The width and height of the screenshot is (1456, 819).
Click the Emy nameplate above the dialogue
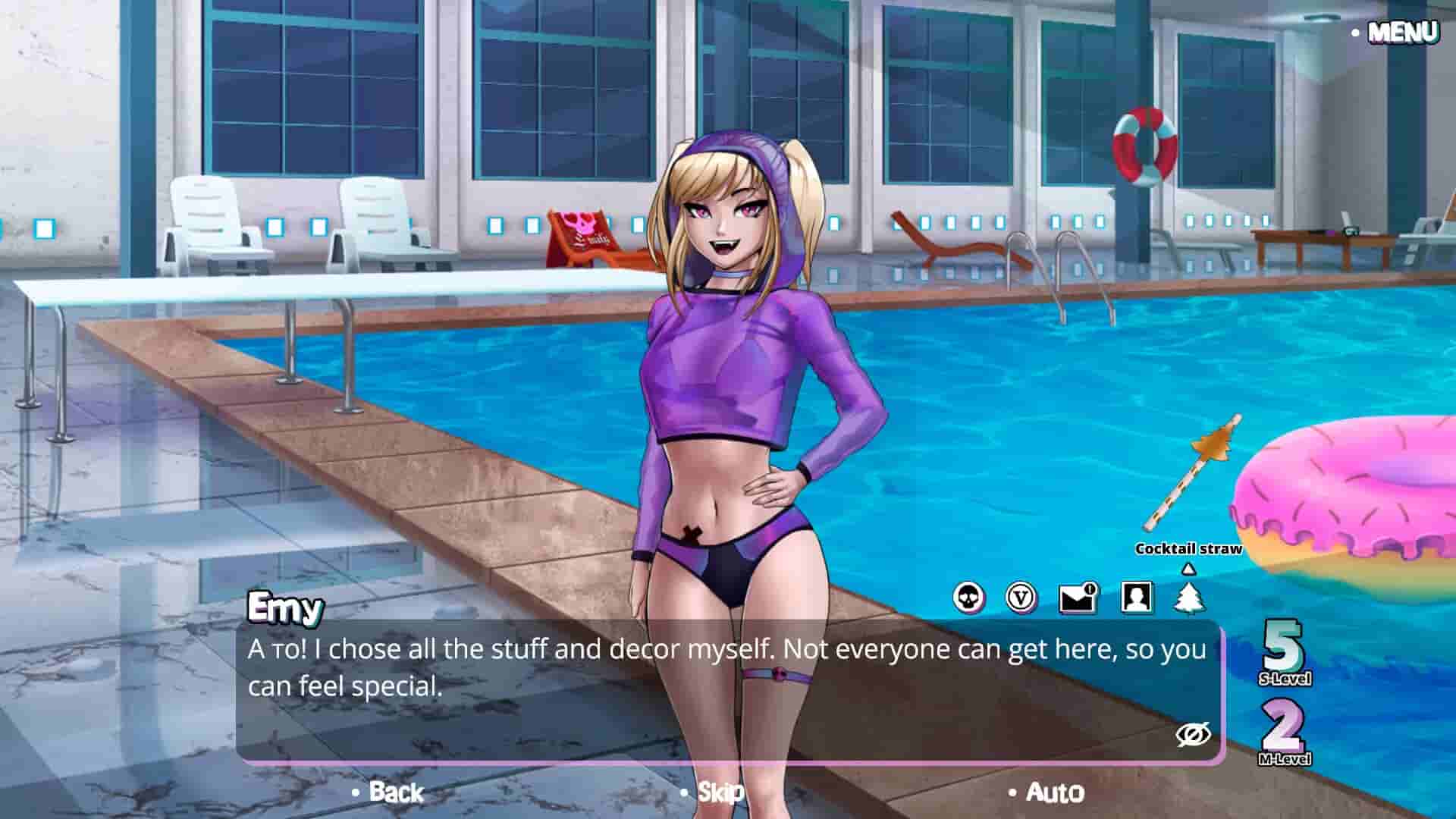coord(285,607)
